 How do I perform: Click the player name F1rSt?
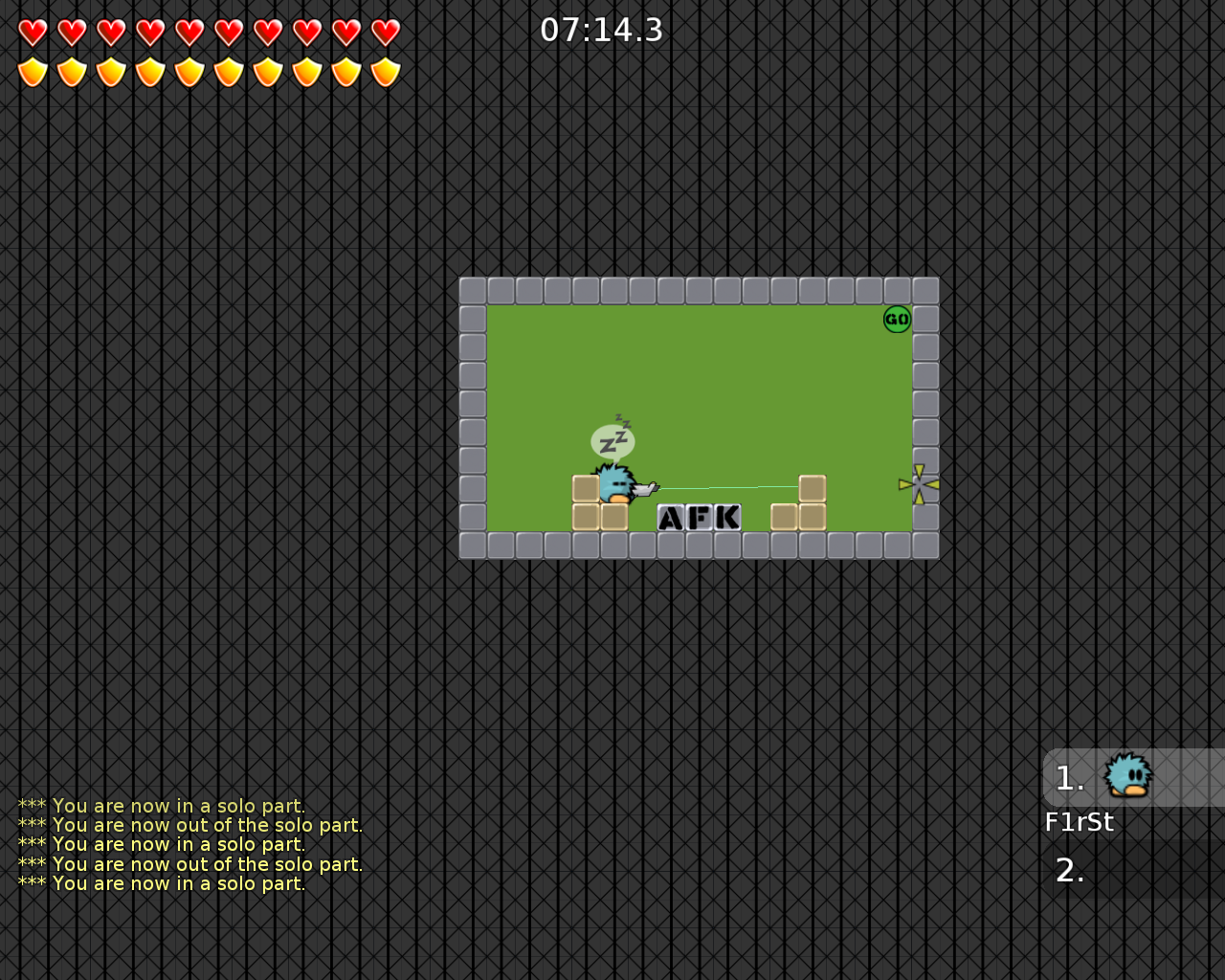tap(1080, 821)
